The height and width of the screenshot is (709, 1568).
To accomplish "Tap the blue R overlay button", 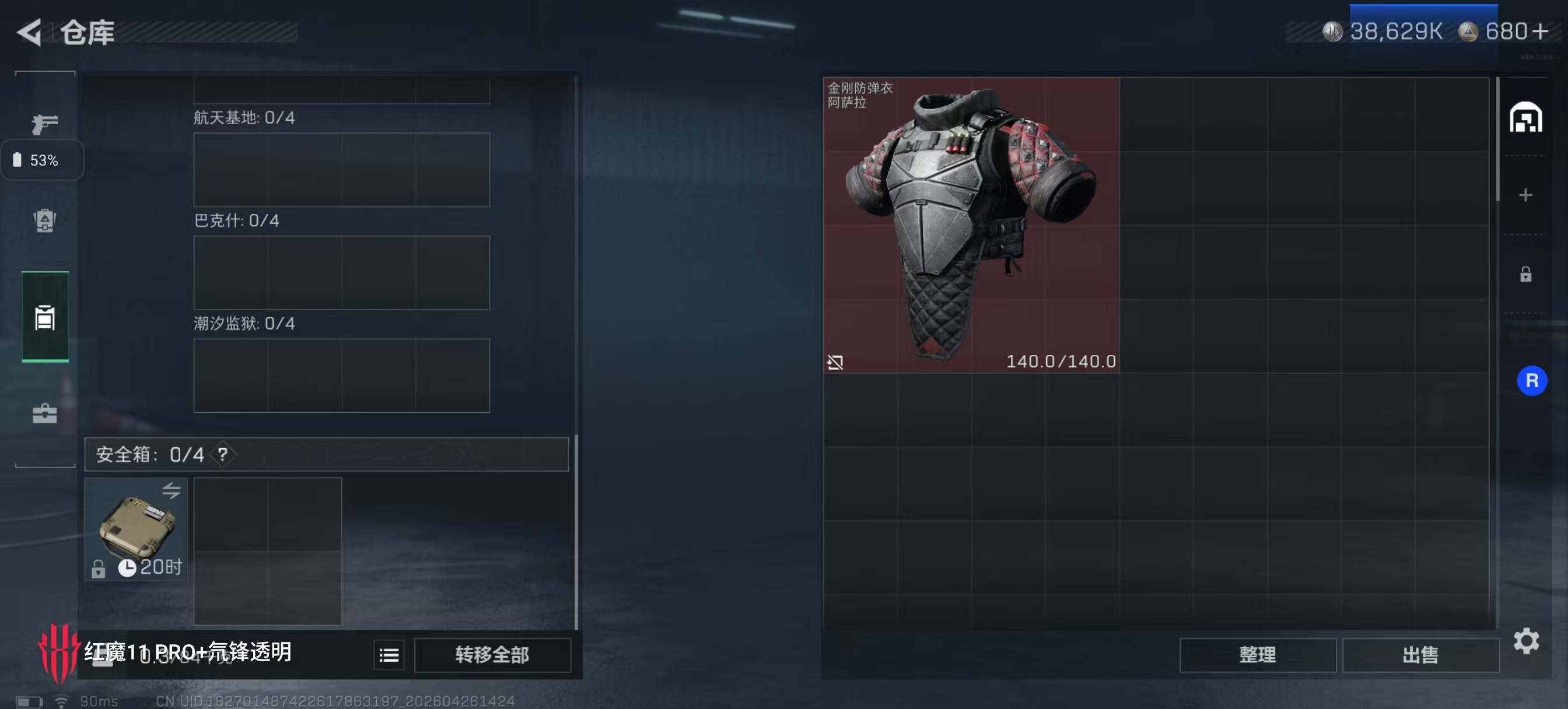I will [x=1531, y=381].
